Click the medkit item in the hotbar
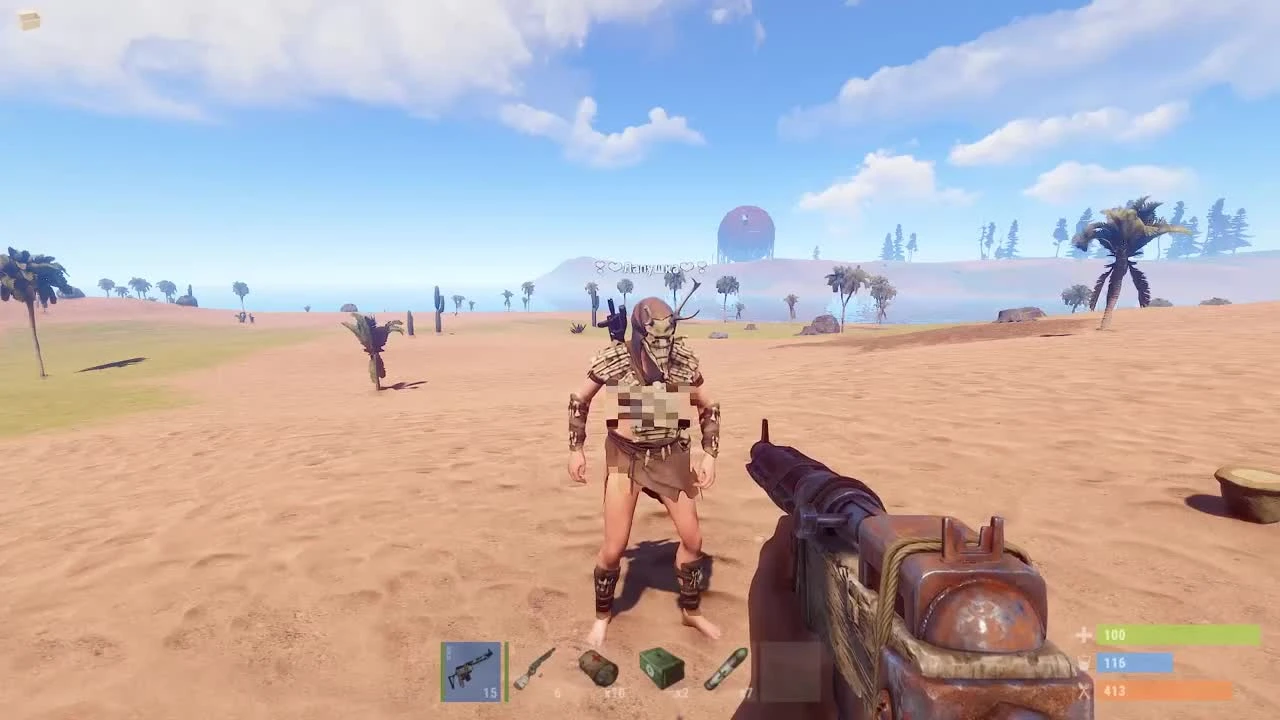1280x720 pixels. 598,668
